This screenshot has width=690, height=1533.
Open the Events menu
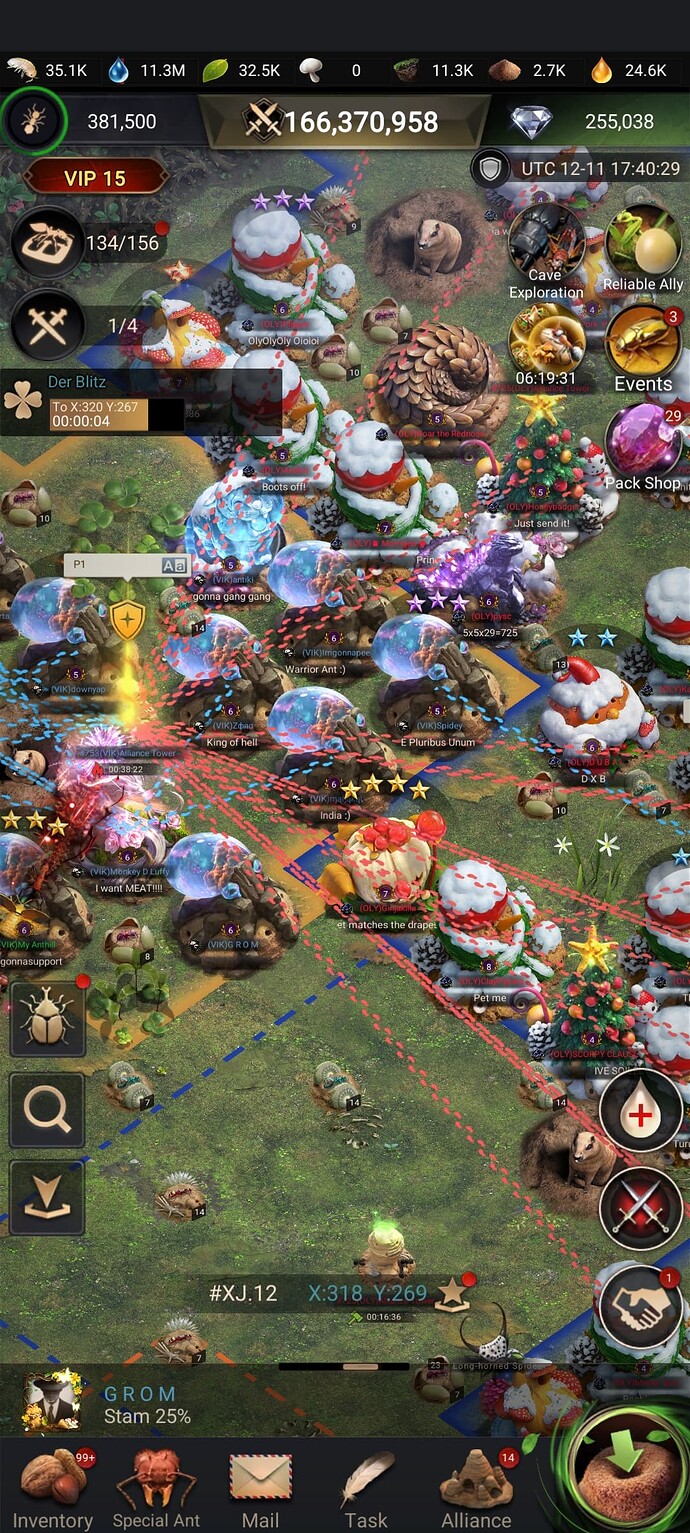(643, 347)
